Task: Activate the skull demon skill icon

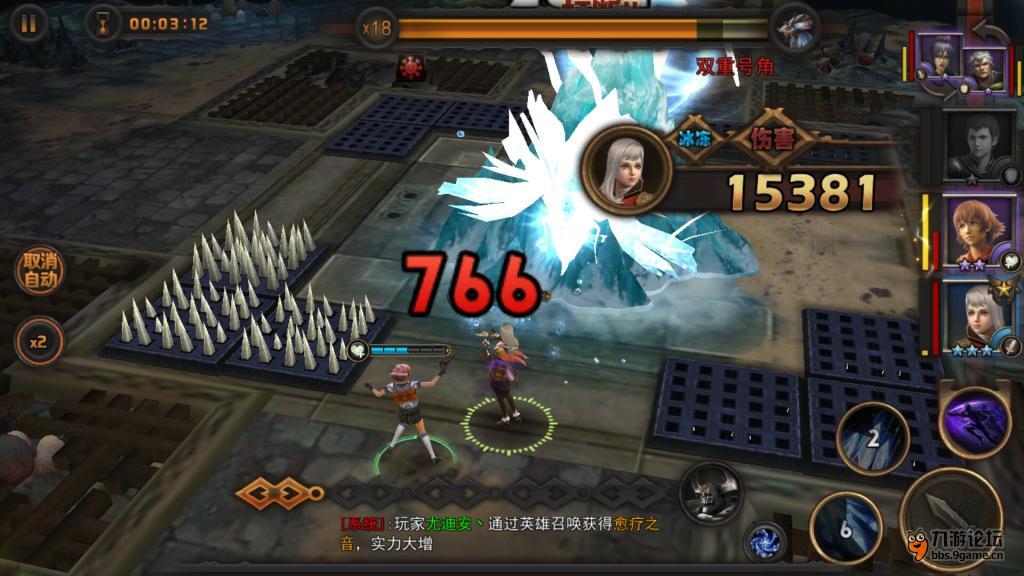Action: [x=711, y=492]
